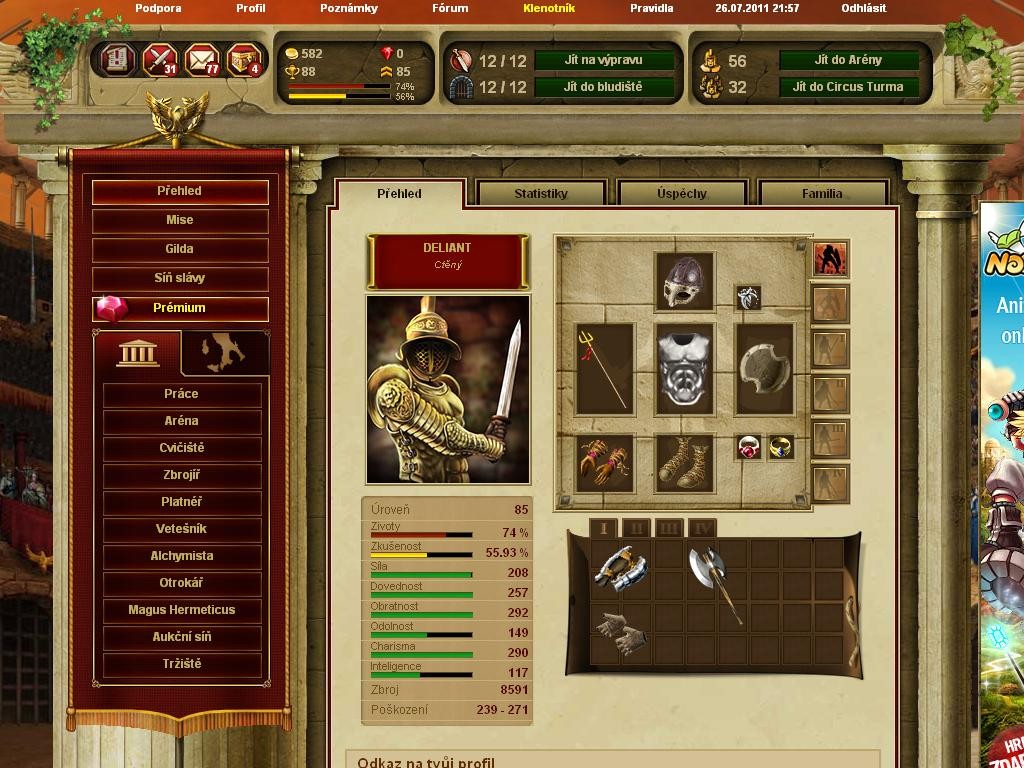
Task: Open Fórum link in top bar
Action: click(450, 8)
